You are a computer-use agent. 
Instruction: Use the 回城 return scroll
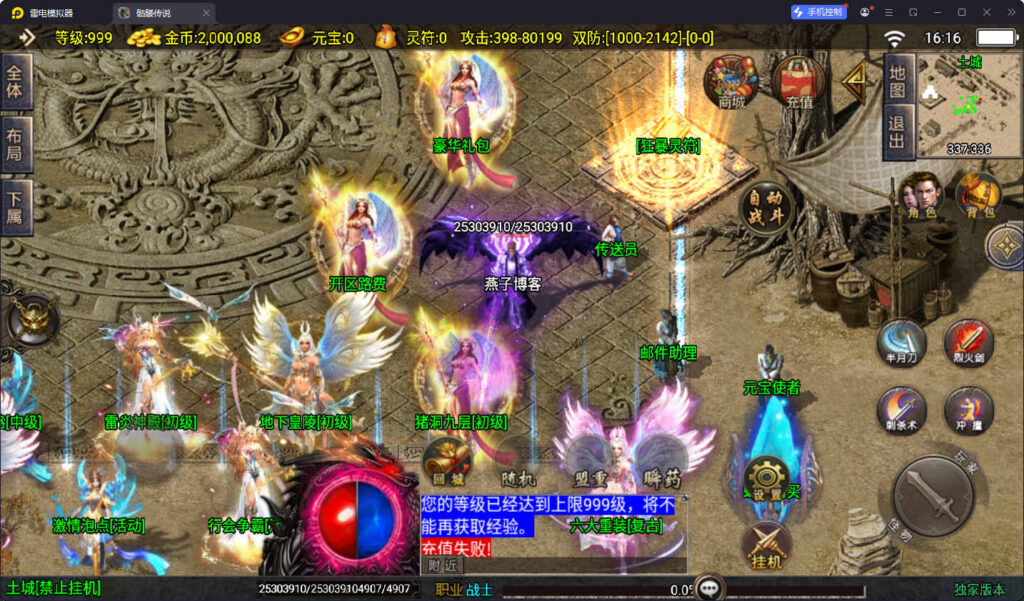click(x=446, y=461)
